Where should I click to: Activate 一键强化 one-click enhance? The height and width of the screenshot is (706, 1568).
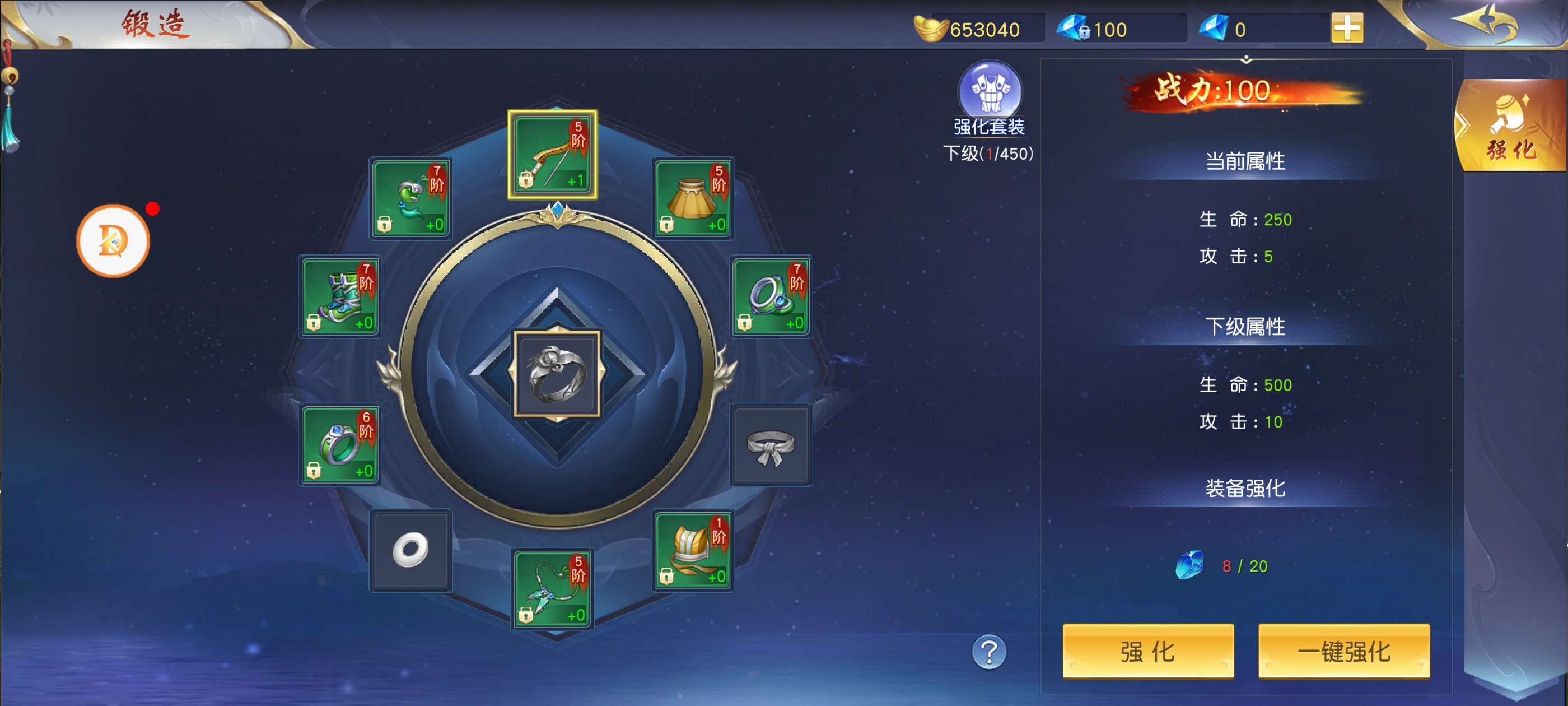point(1343,651)
